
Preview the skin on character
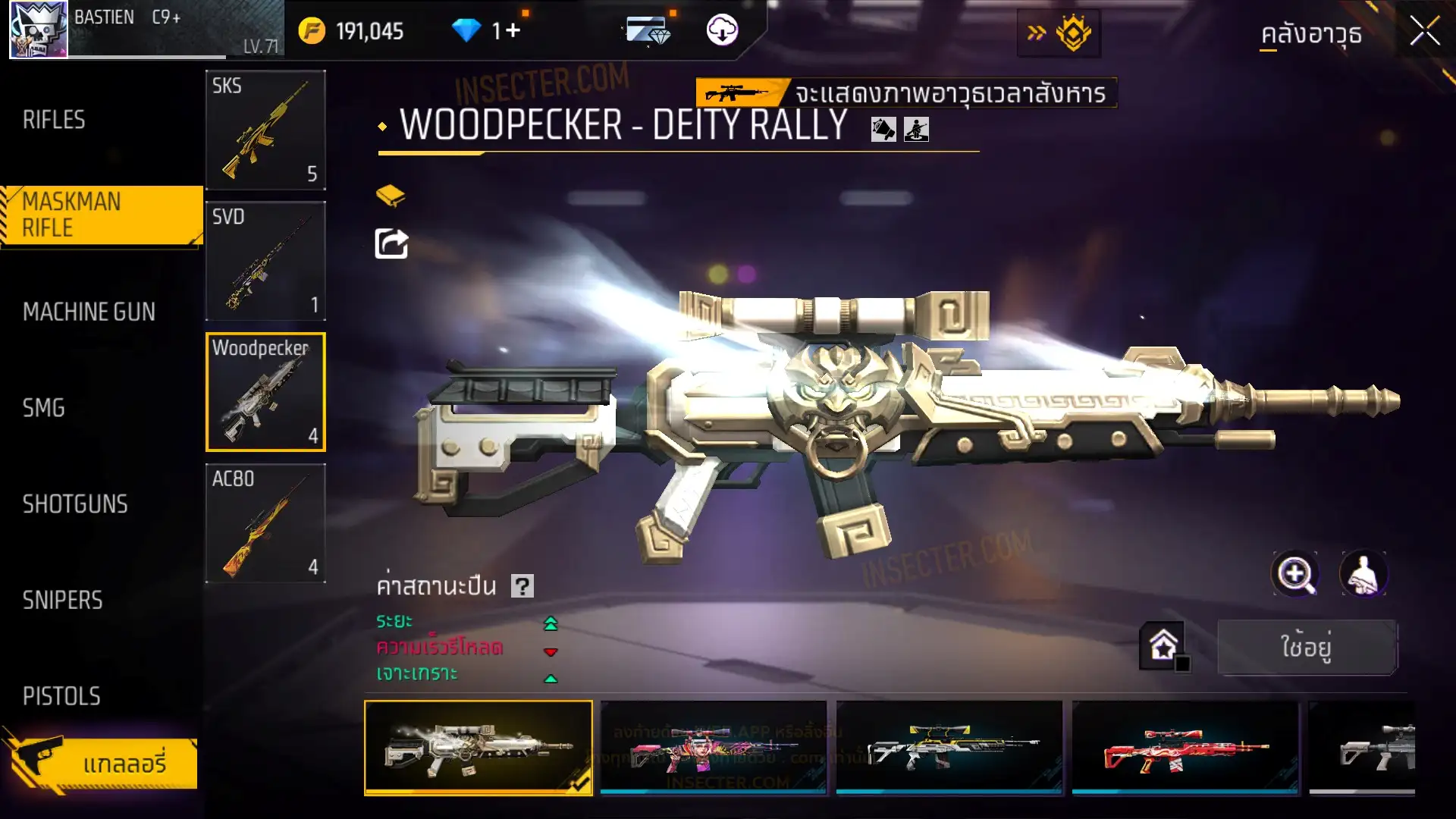(1363, 574)
